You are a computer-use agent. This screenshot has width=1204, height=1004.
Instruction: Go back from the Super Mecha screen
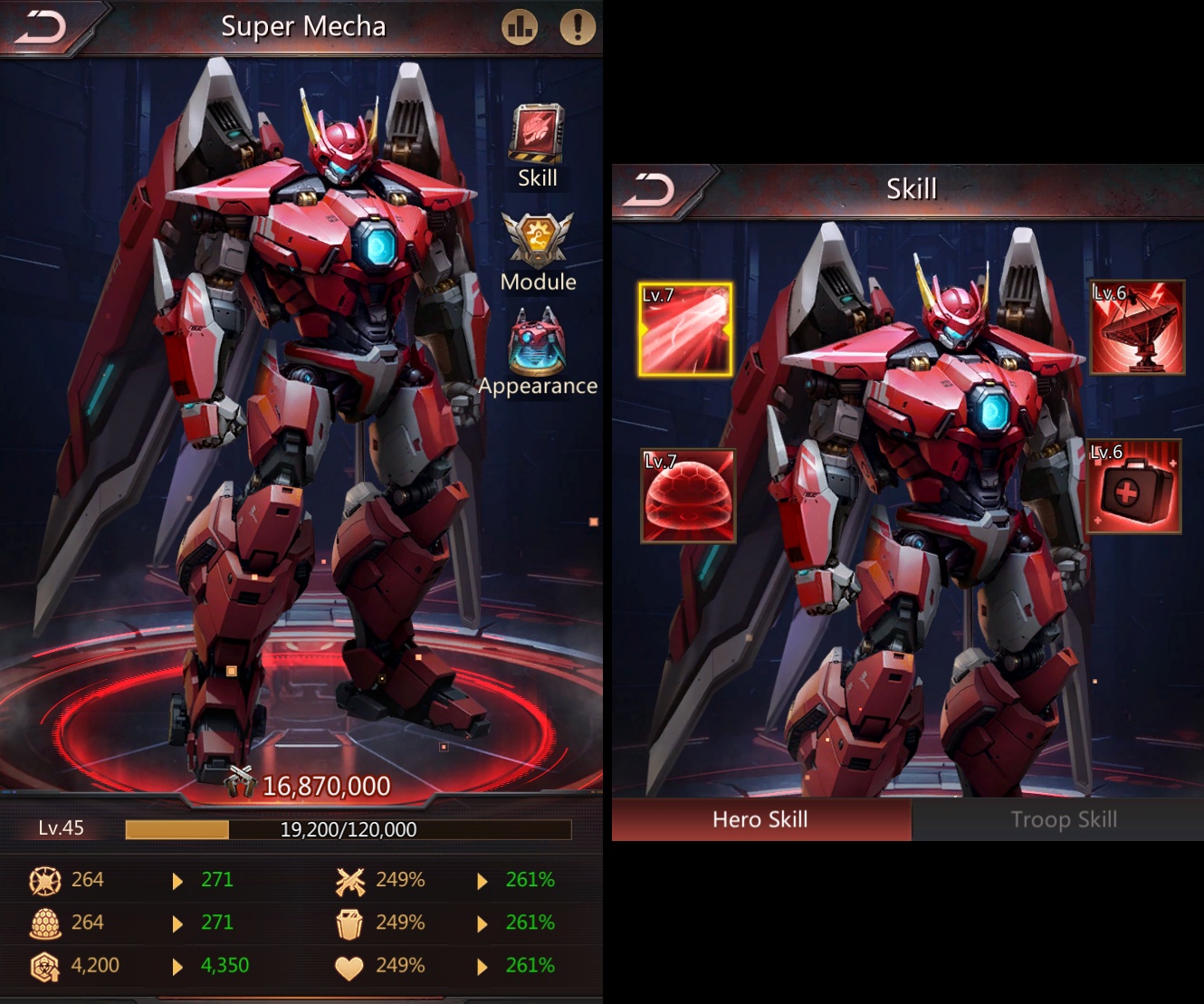coord(42,27)
